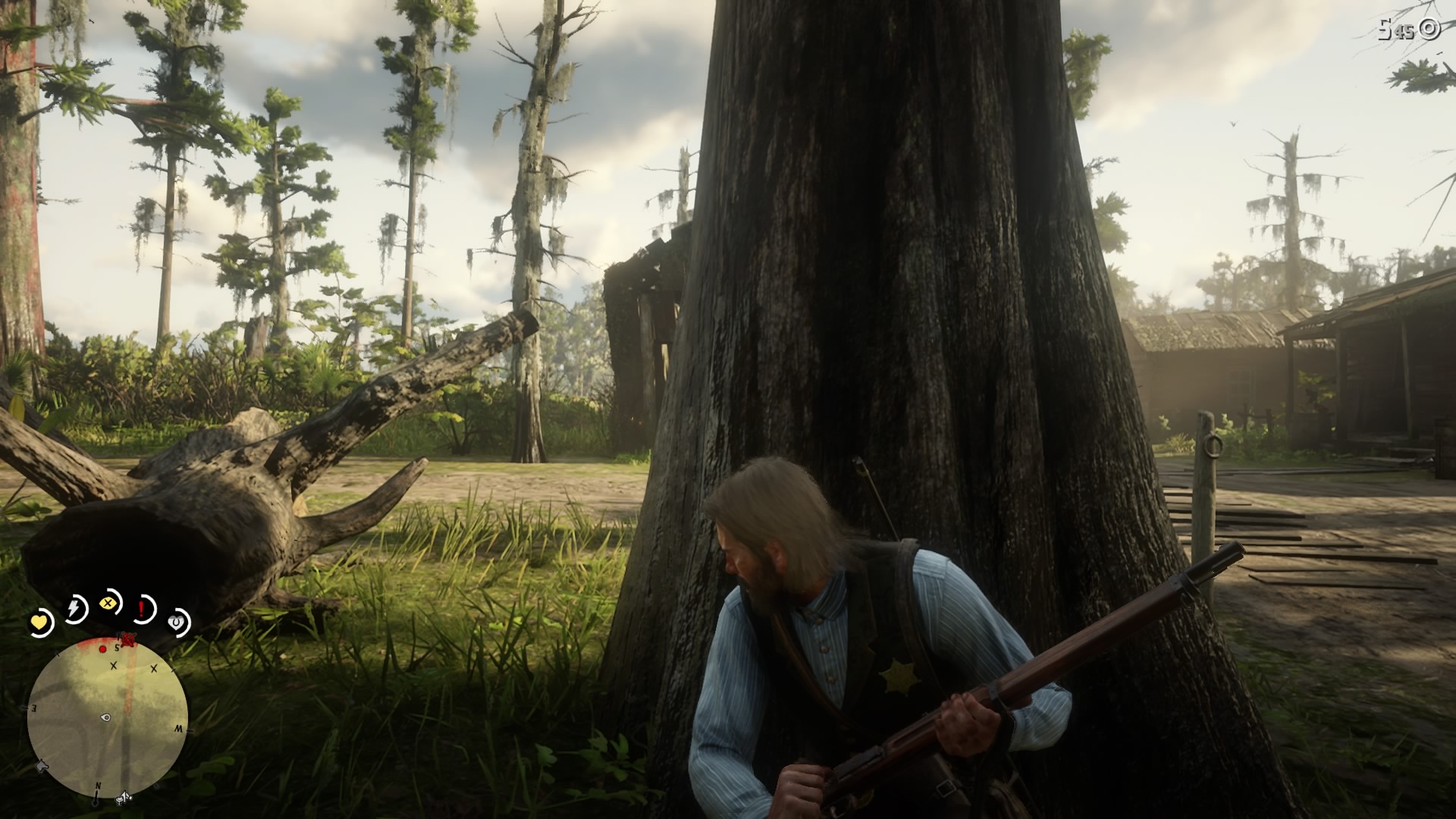Image resolution: width=1456 pixels, height=819 pixels.
Task: Click the player position marker on minimap
Action: 106,717
